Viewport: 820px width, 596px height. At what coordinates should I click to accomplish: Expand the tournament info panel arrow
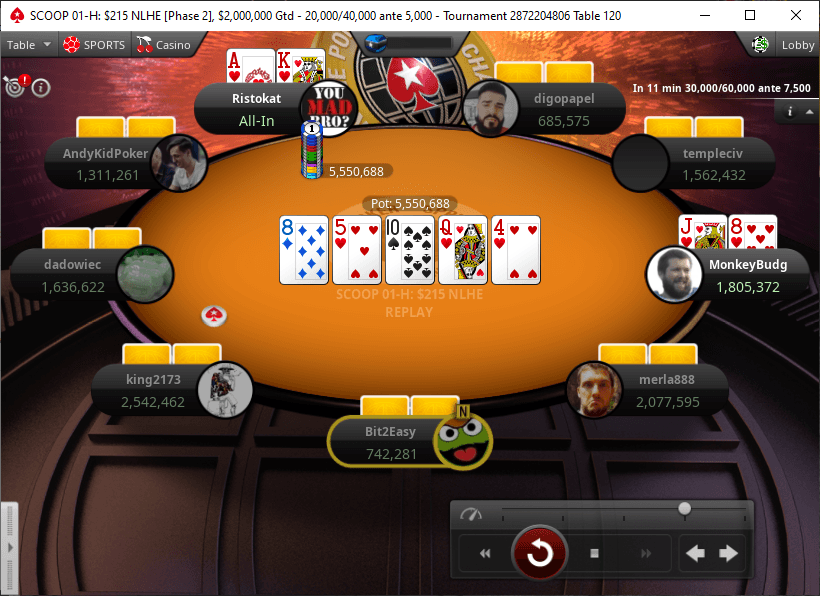pos(808,112)
